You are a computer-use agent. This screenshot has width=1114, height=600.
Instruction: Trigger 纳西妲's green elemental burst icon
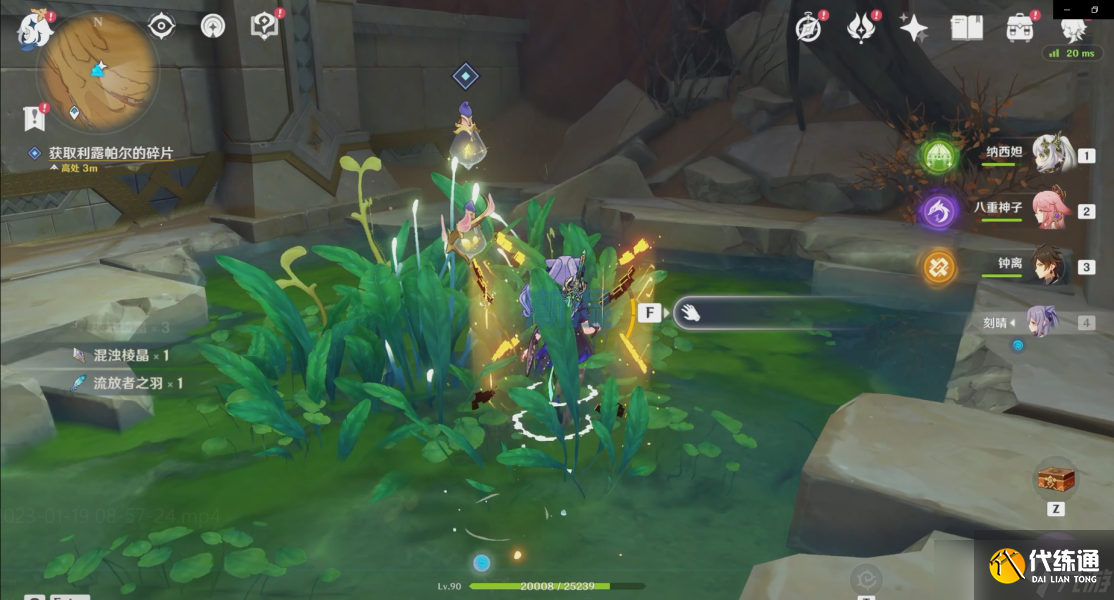tap(939, 155)
